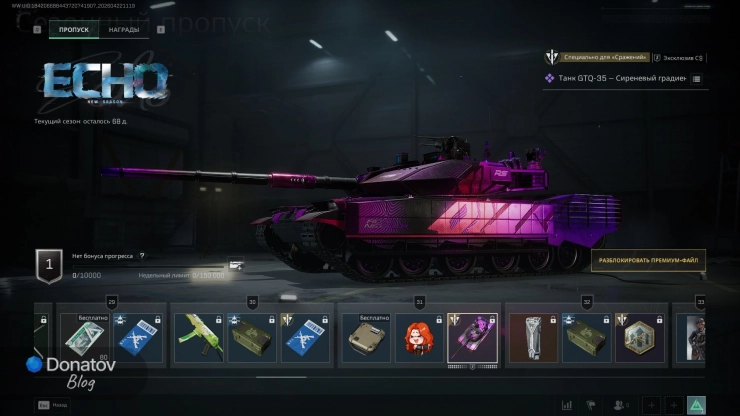The height and width of the screenshot is (416, 740).
Task: Open the list icon beside Танк GTQ-35
Action: (x=696, y=78)
